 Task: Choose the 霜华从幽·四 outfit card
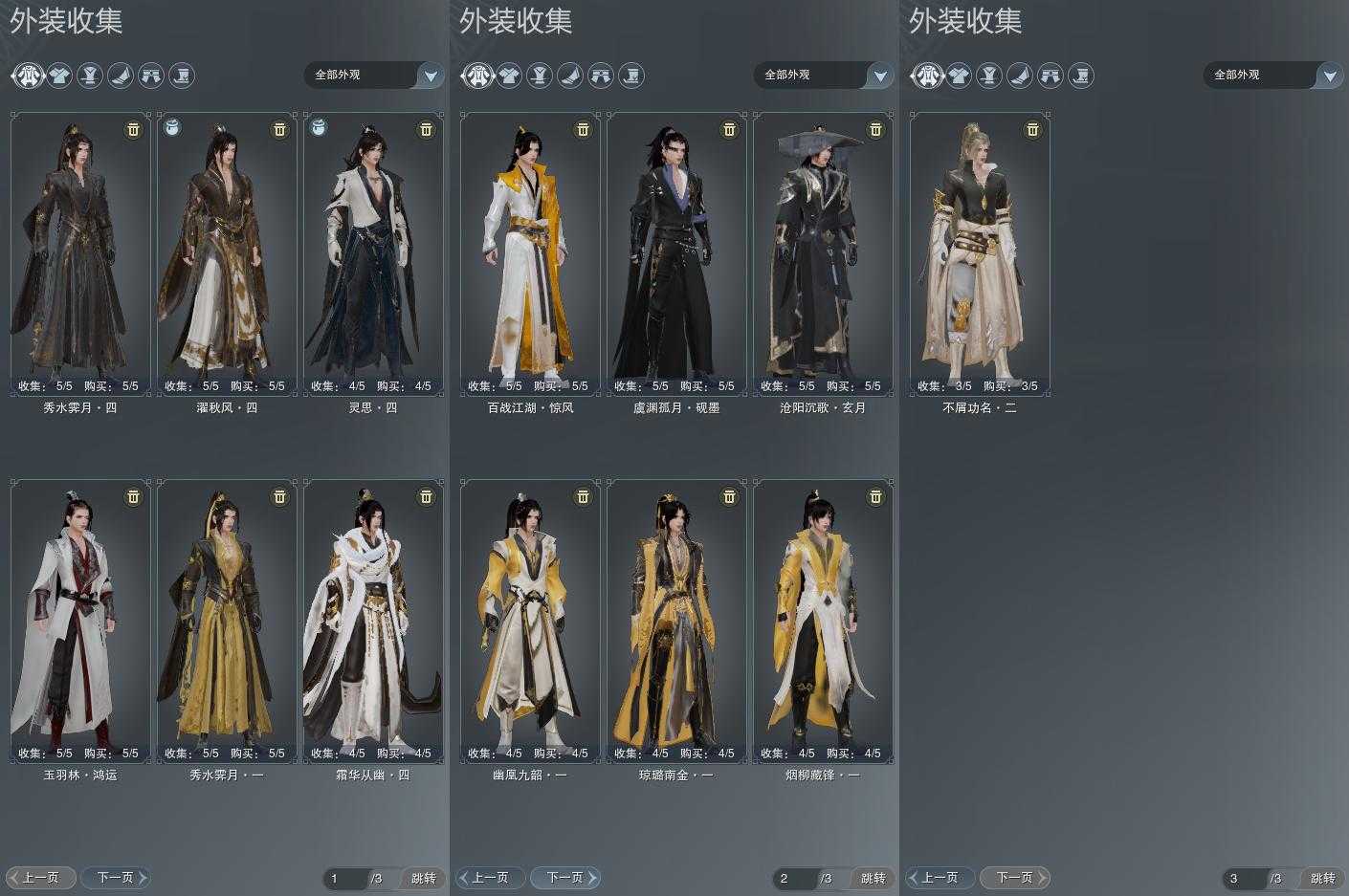coord(373,622)
